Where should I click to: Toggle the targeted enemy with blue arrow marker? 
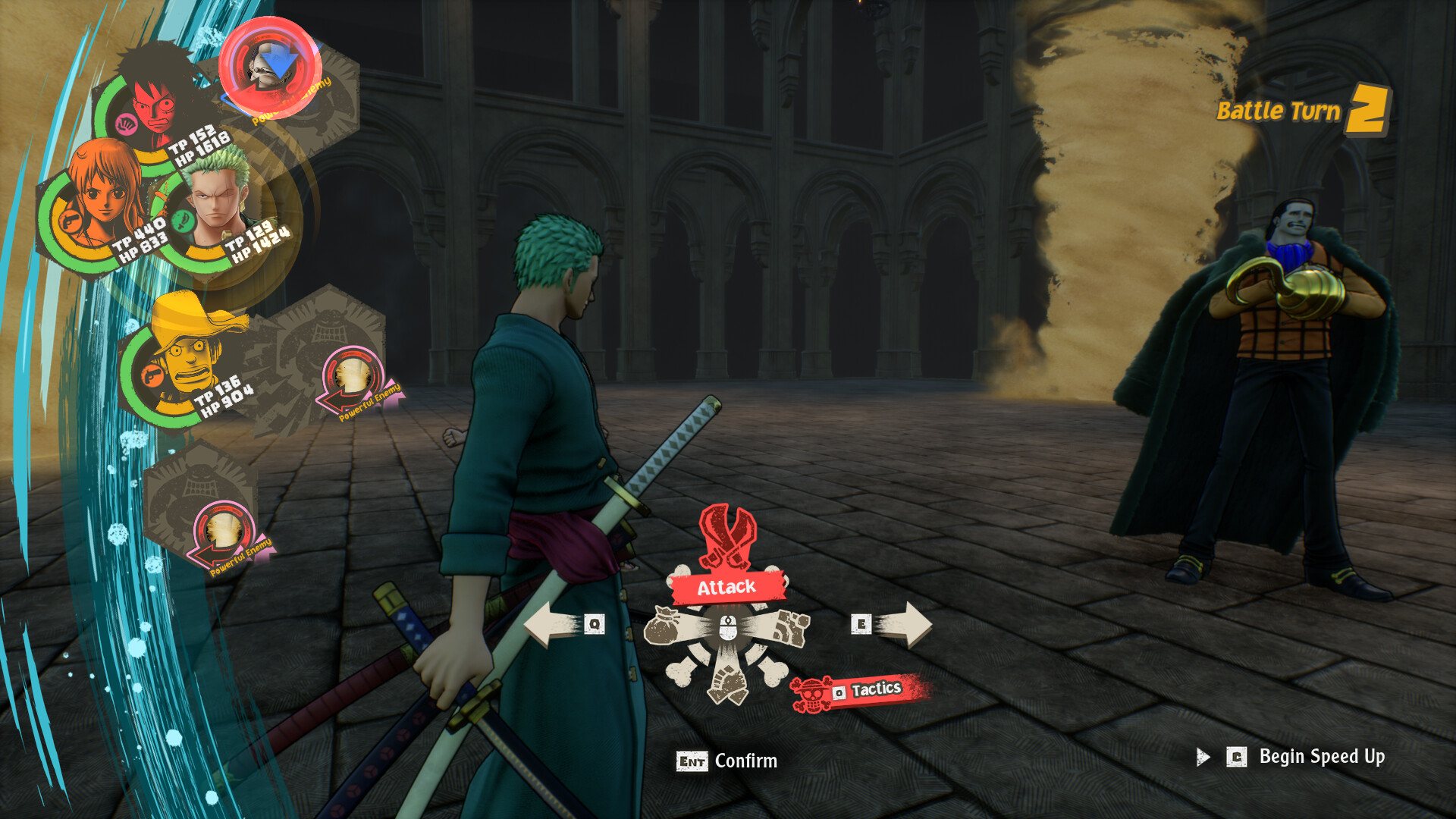pyautogui.click(x=269, y=68)
